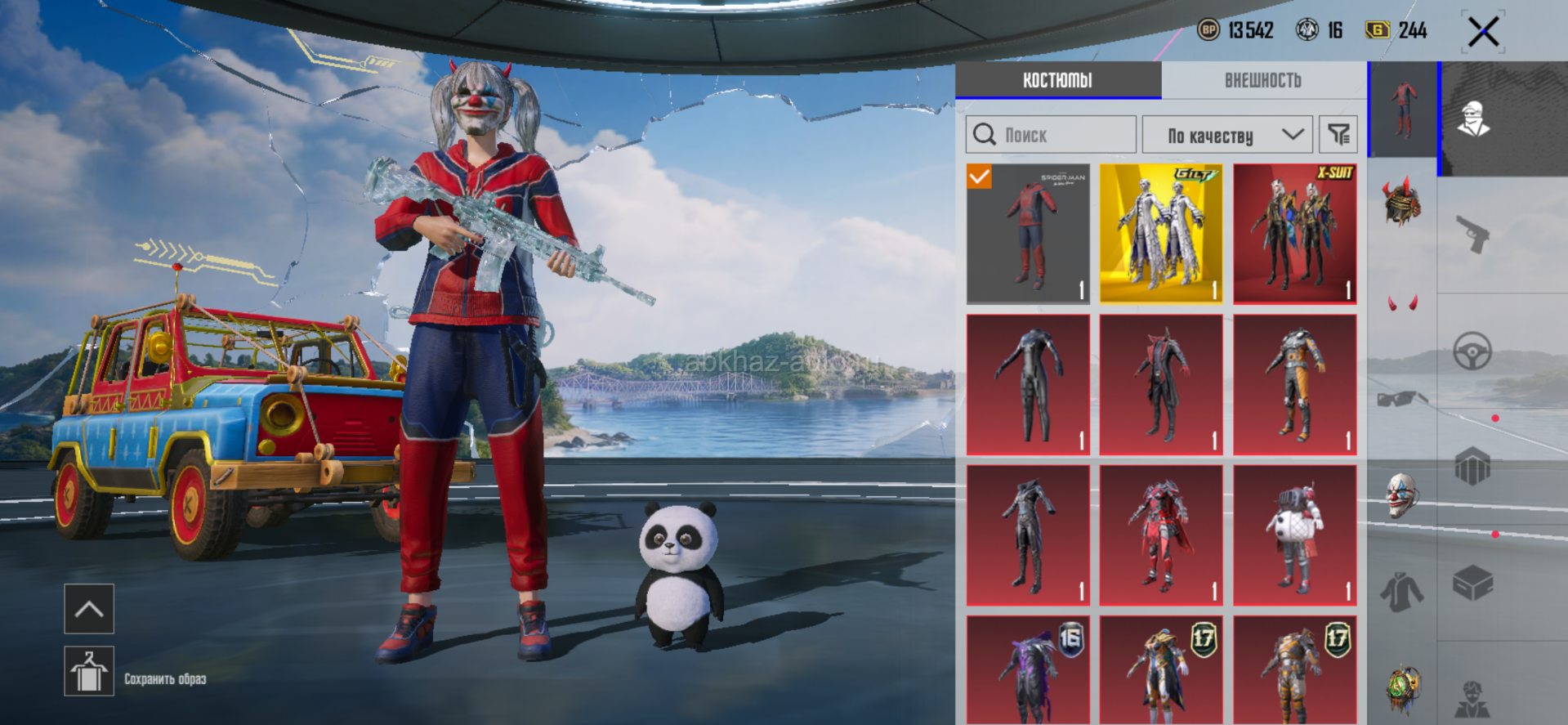Open the pistol weapon skins category

[x=1473, y=235]
